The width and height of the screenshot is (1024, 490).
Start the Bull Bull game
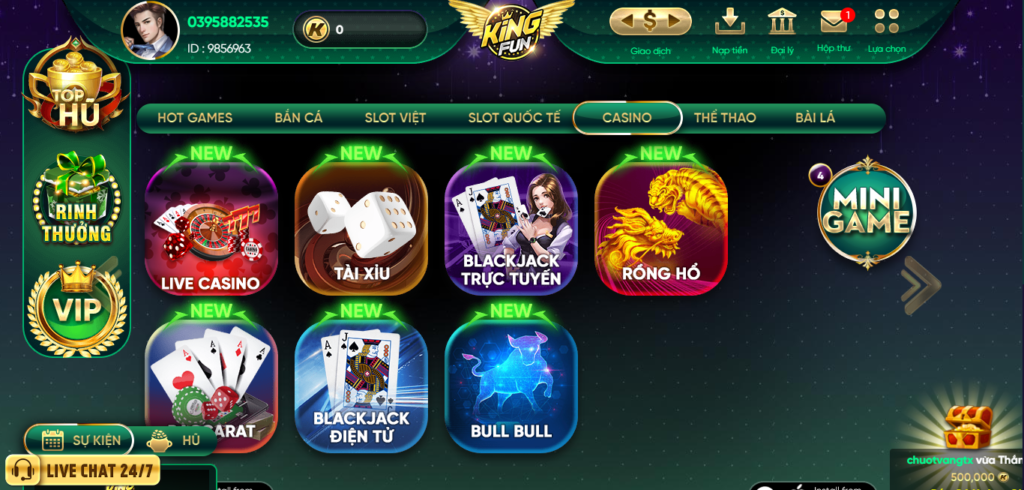(511, 385)
